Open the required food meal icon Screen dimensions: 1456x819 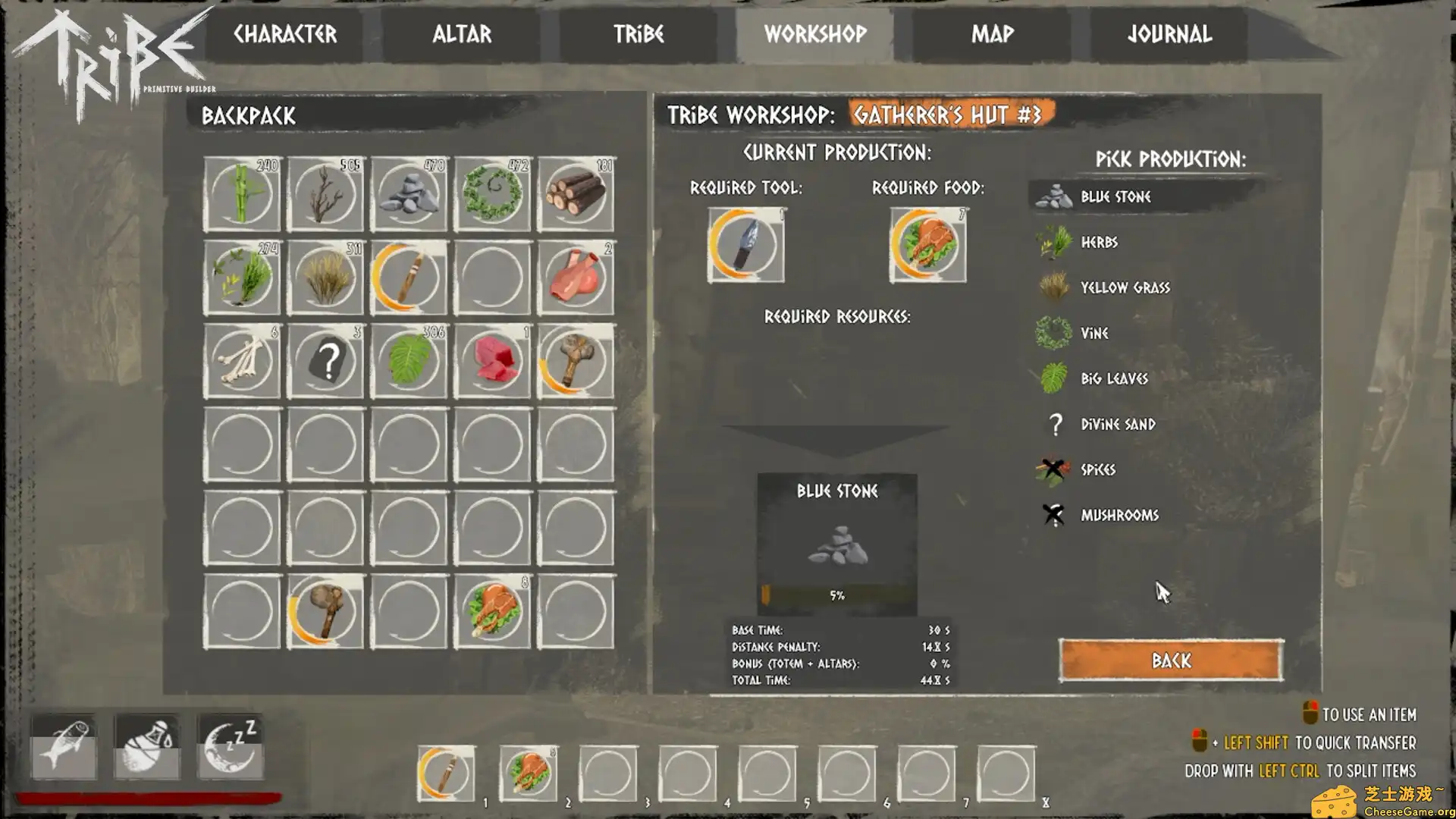(926, 246)
